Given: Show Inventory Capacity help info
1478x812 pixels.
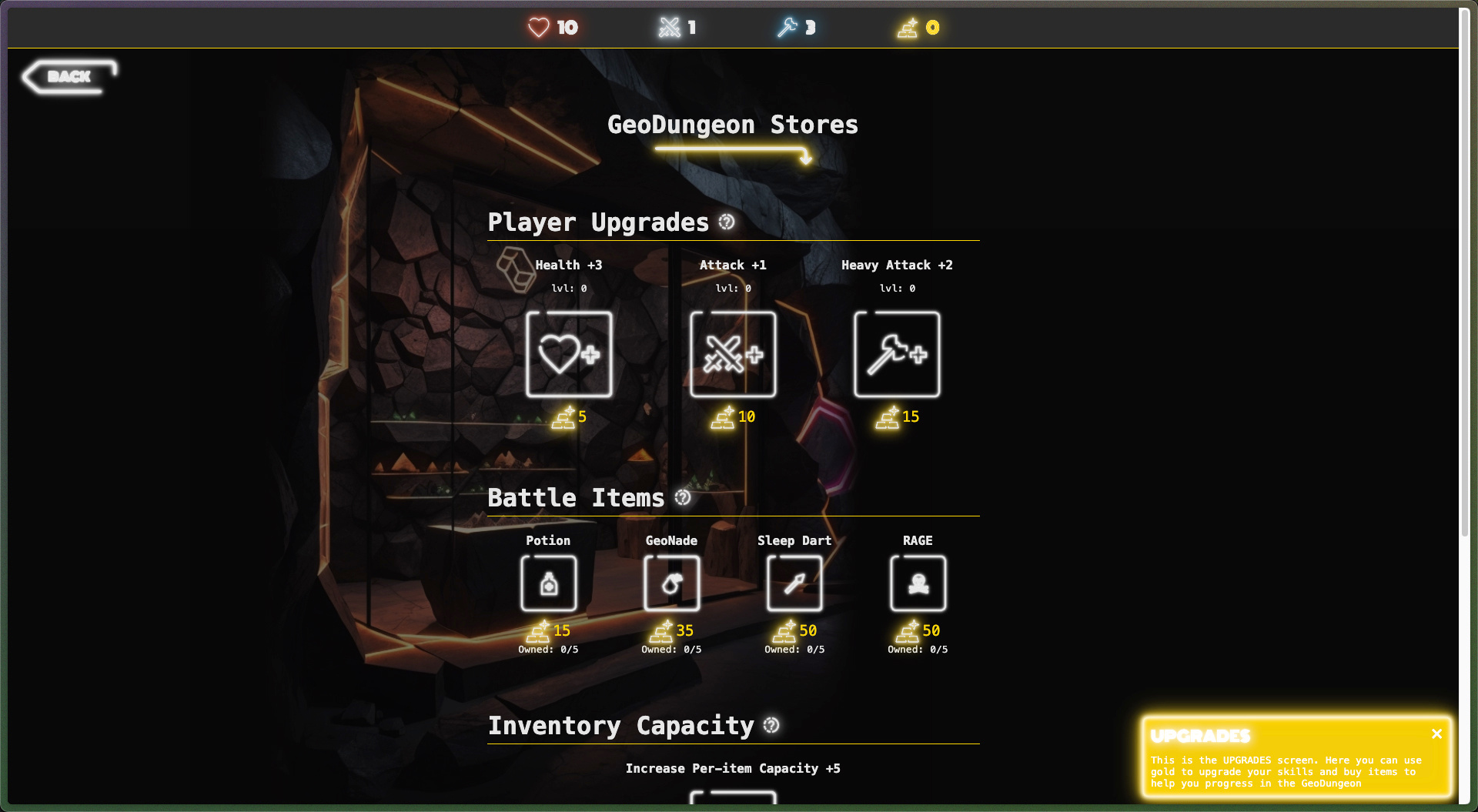Looking at the screenshot, I should tap(771, 725).
